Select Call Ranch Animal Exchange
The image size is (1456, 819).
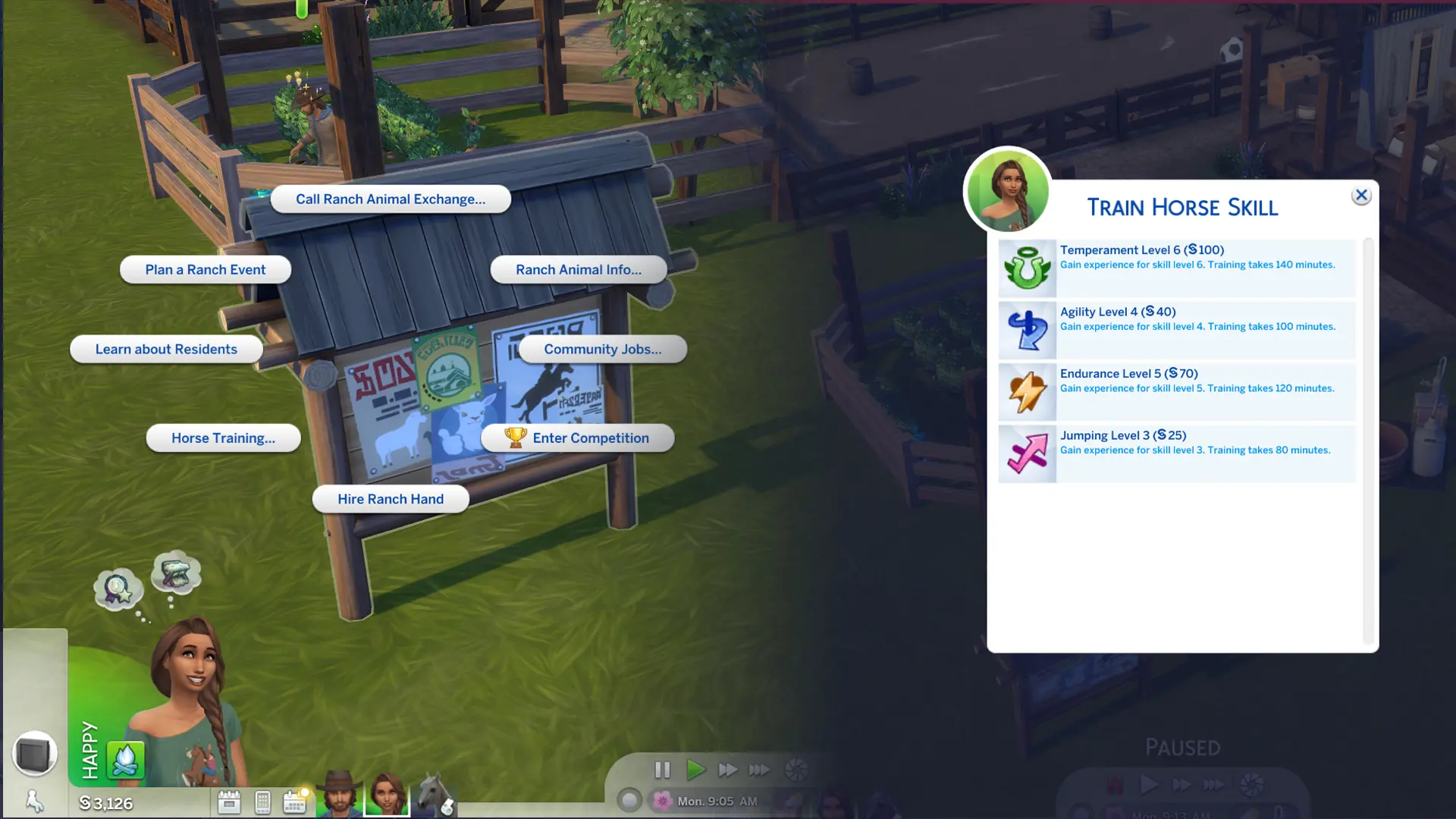tap(391, 199)
